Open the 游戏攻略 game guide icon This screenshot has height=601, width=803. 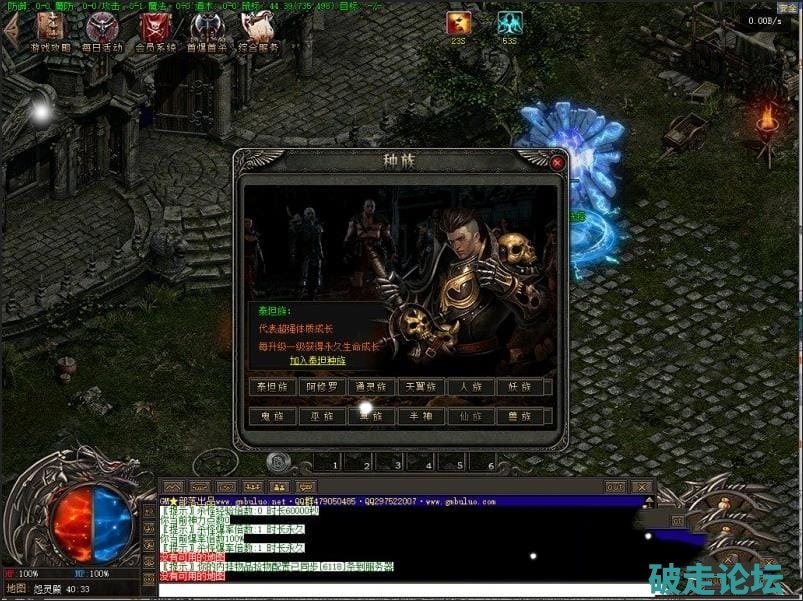point(50,31)
